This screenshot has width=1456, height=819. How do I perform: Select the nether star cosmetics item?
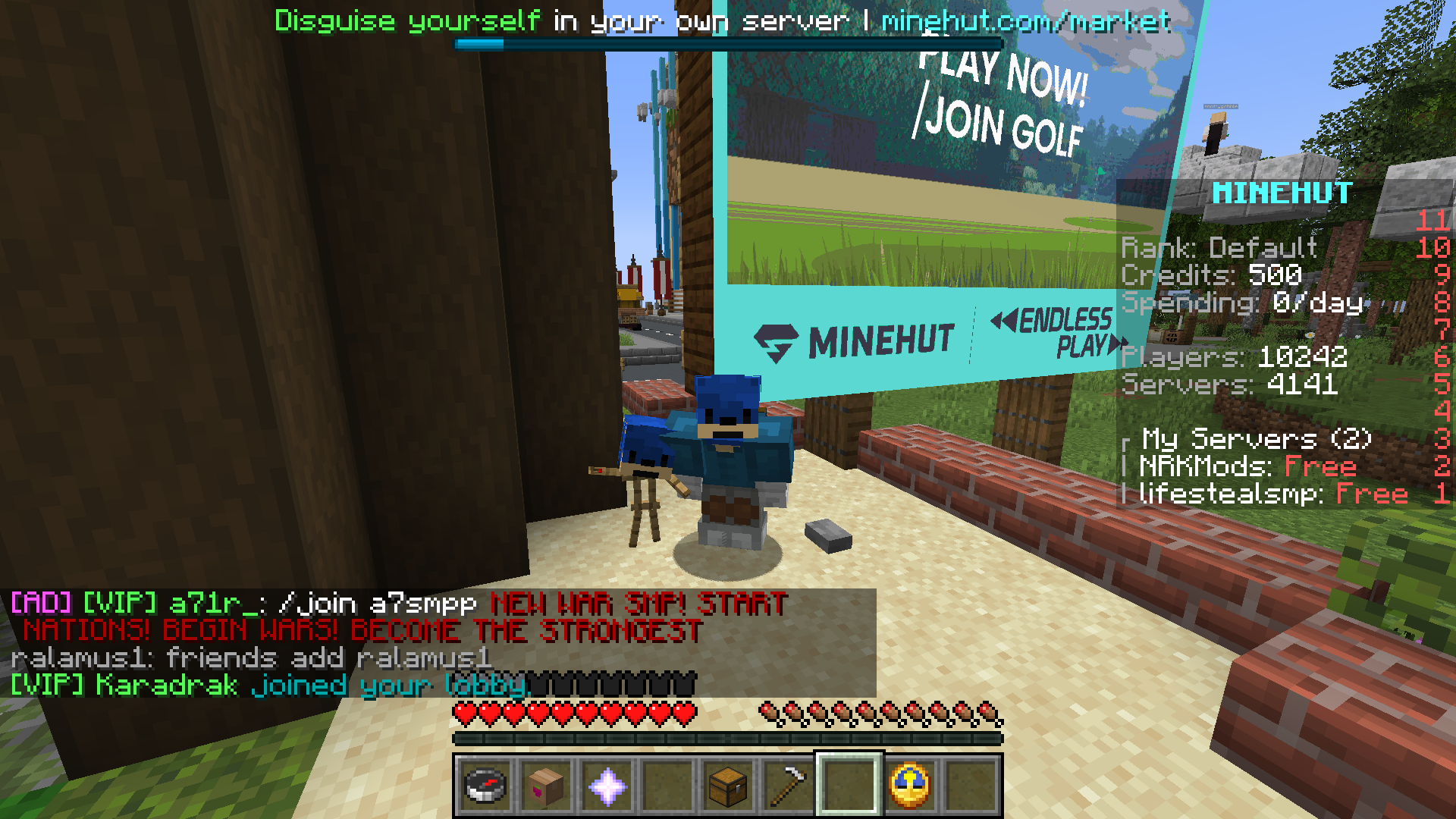click(x=606, y=785)
